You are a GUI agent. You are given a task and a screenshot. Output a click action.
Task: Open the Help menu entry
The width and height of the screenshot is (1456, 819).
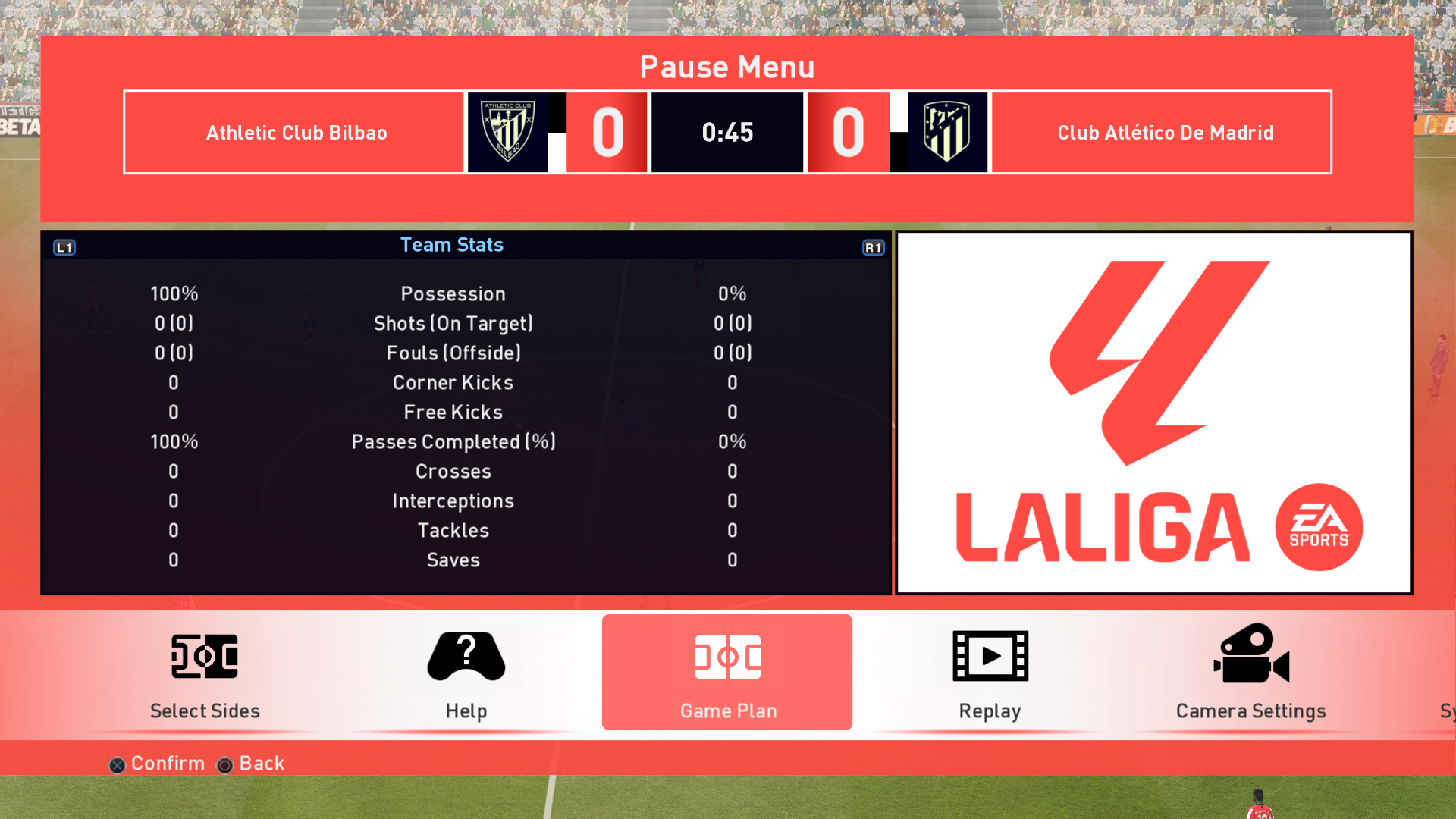[x=466, y=673]
